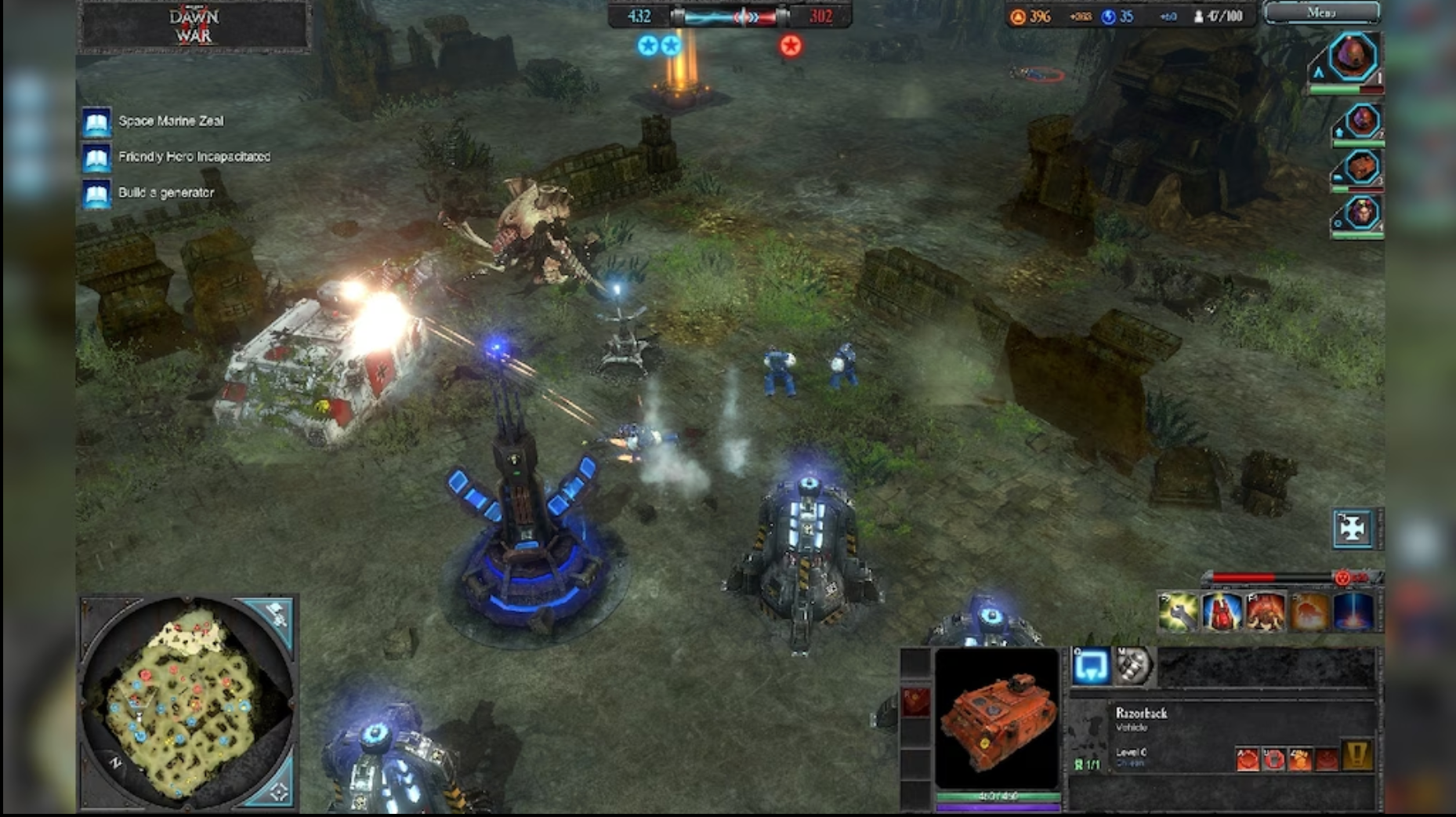Click the Space Marine Zeal objective
The image size is (1456, 817).
point(170,121)
